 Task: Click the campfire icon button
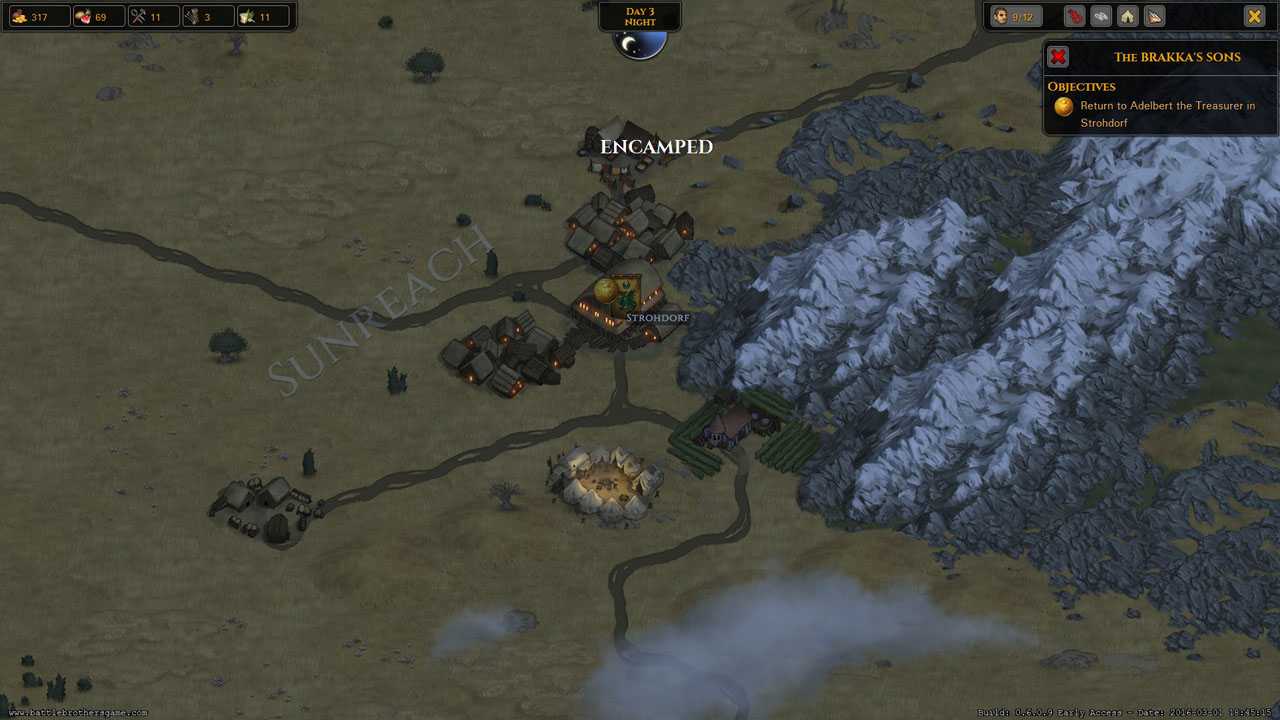point(1154,16)
